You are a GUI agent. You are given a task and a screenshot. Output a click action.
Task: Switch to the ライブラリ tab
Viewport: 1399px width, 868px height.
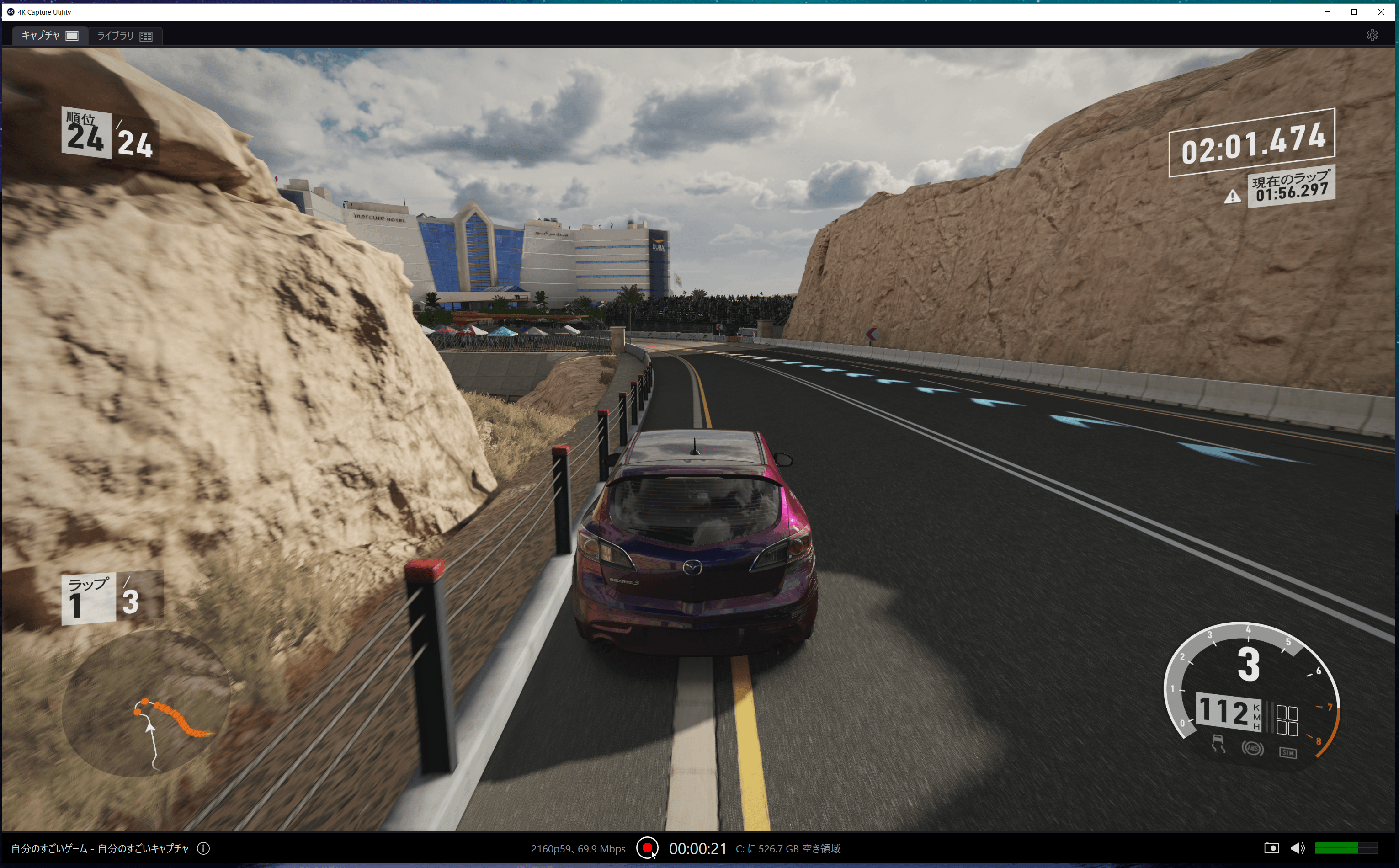pos(124,36)
